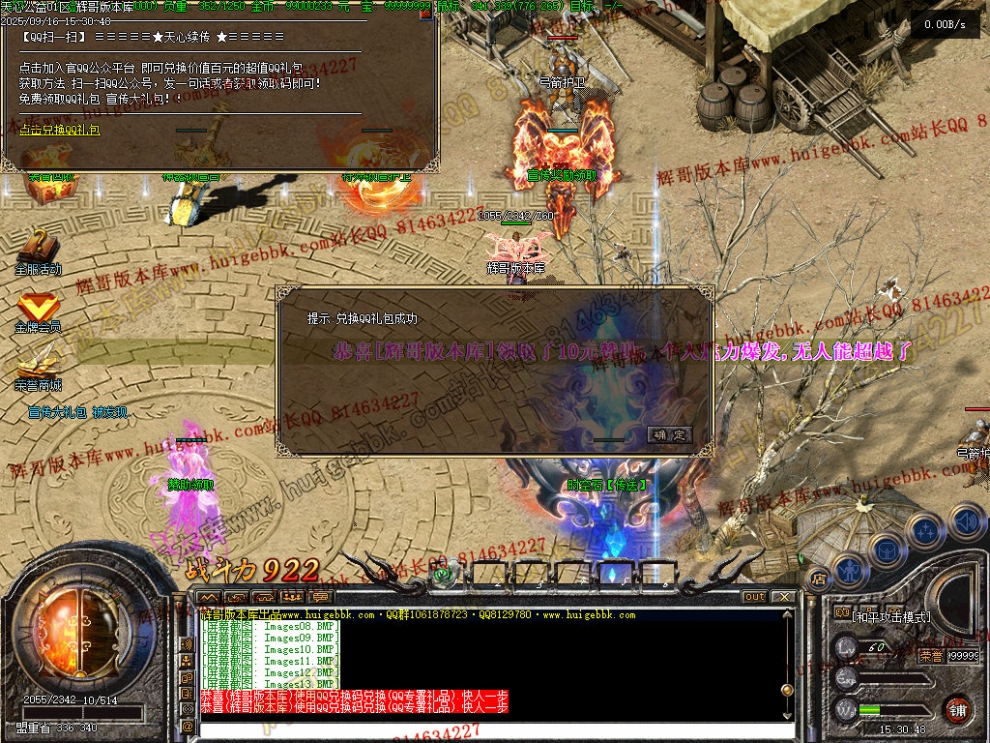Click the OUT button above the chat
Image resolution: width=990 pixels, height=743 pixels.
[754, 597]
